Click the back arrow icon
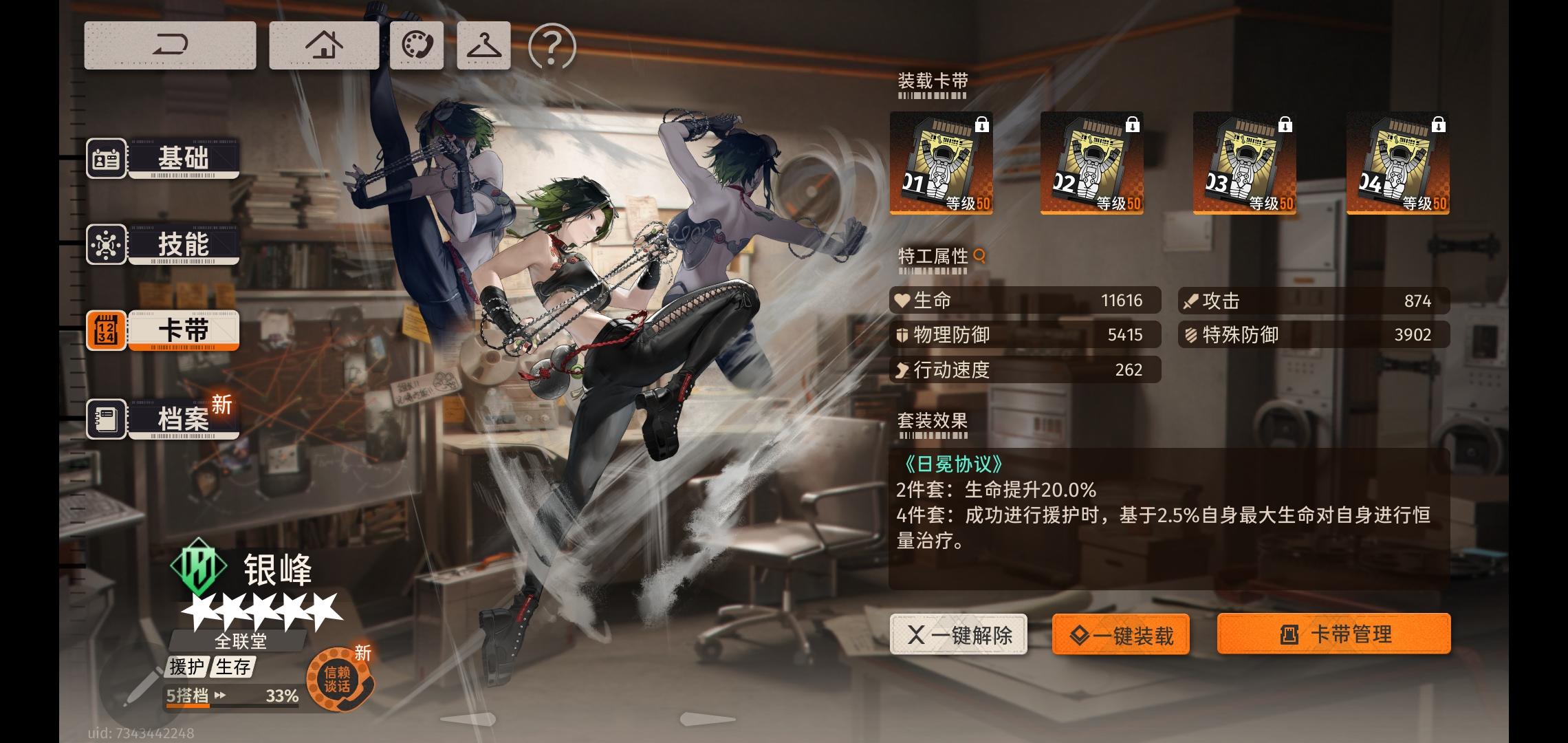Image resolution: width=1568 pixels, height=743 pixels. (x=170, y=45)
